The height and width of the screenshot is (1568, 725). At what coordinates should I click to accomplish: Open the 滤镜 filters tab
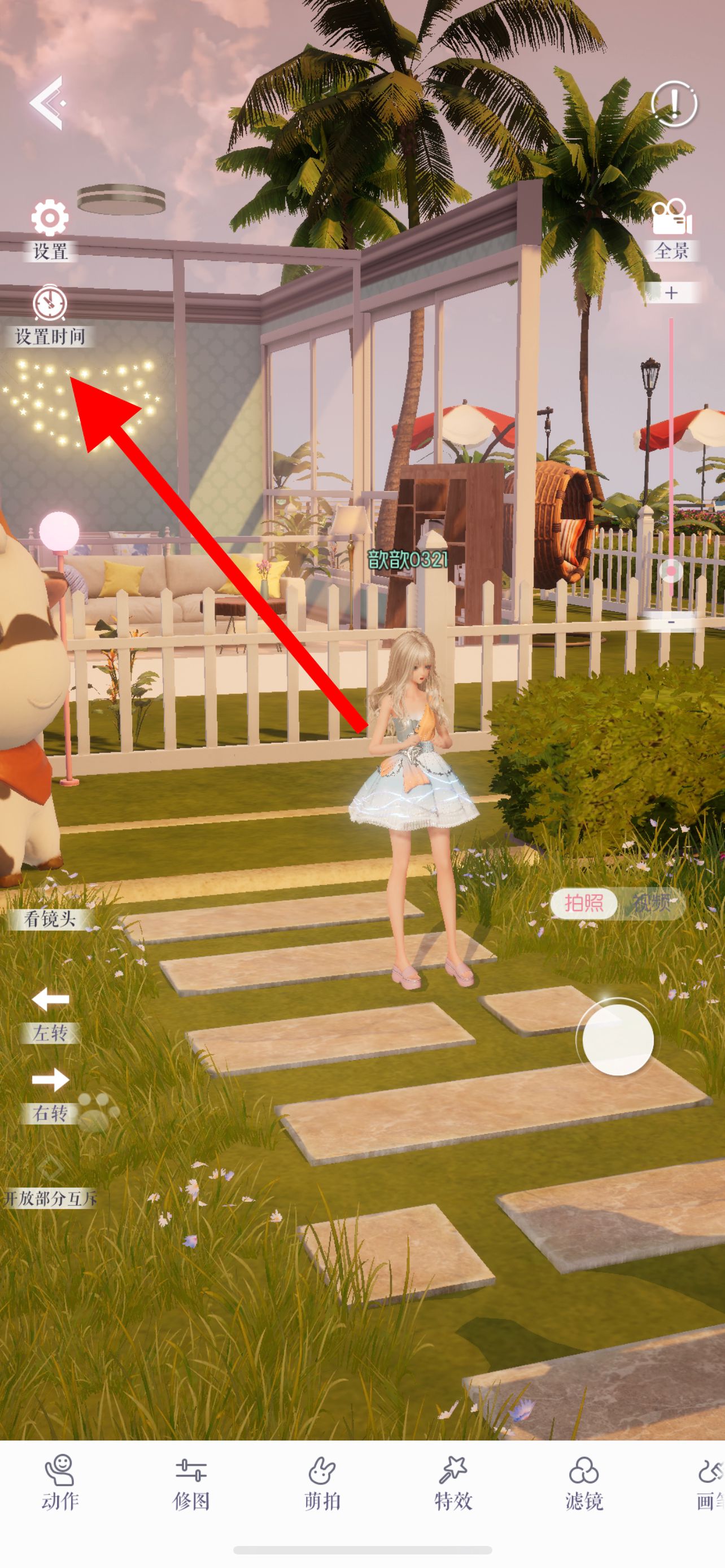pos(584,1483)
